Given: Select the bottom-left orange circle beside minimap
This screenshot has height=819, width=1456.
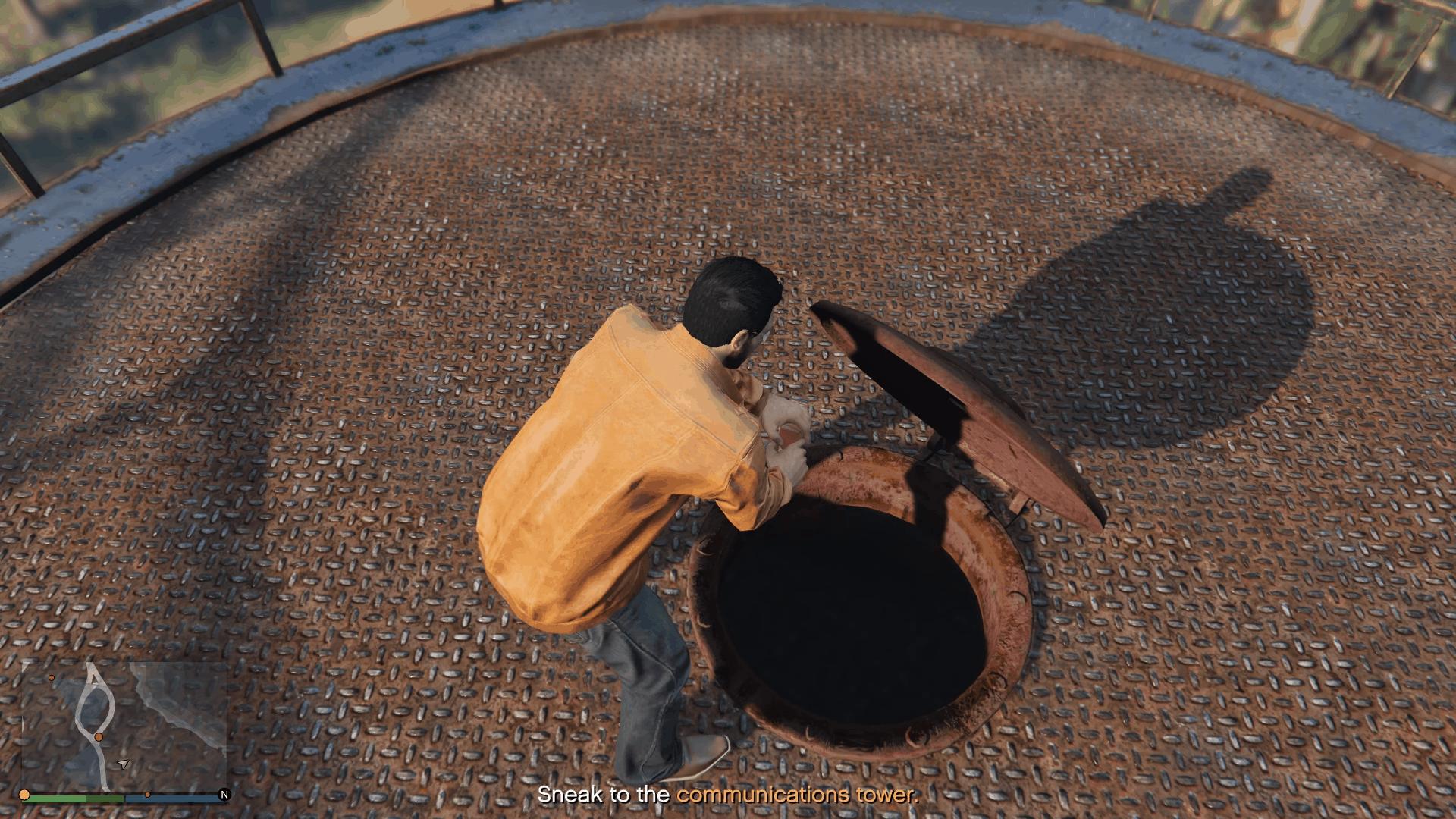Looking at the screenshot, I should click(x=24, y=795).
